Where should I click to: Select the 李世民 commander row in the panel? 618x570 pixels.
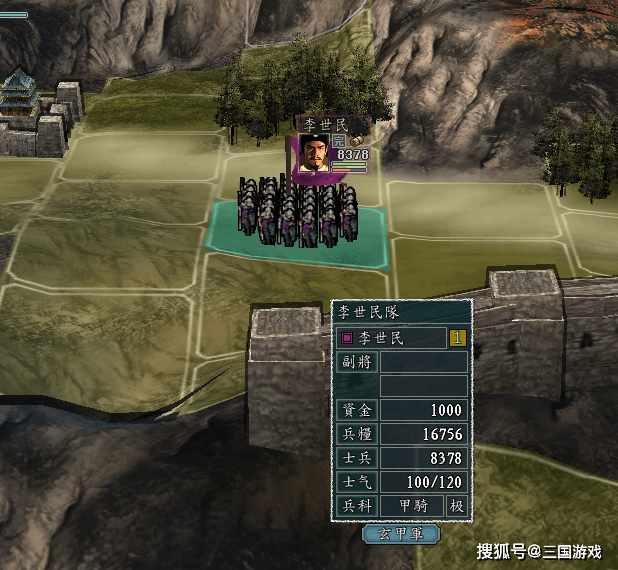click(390, 338)
